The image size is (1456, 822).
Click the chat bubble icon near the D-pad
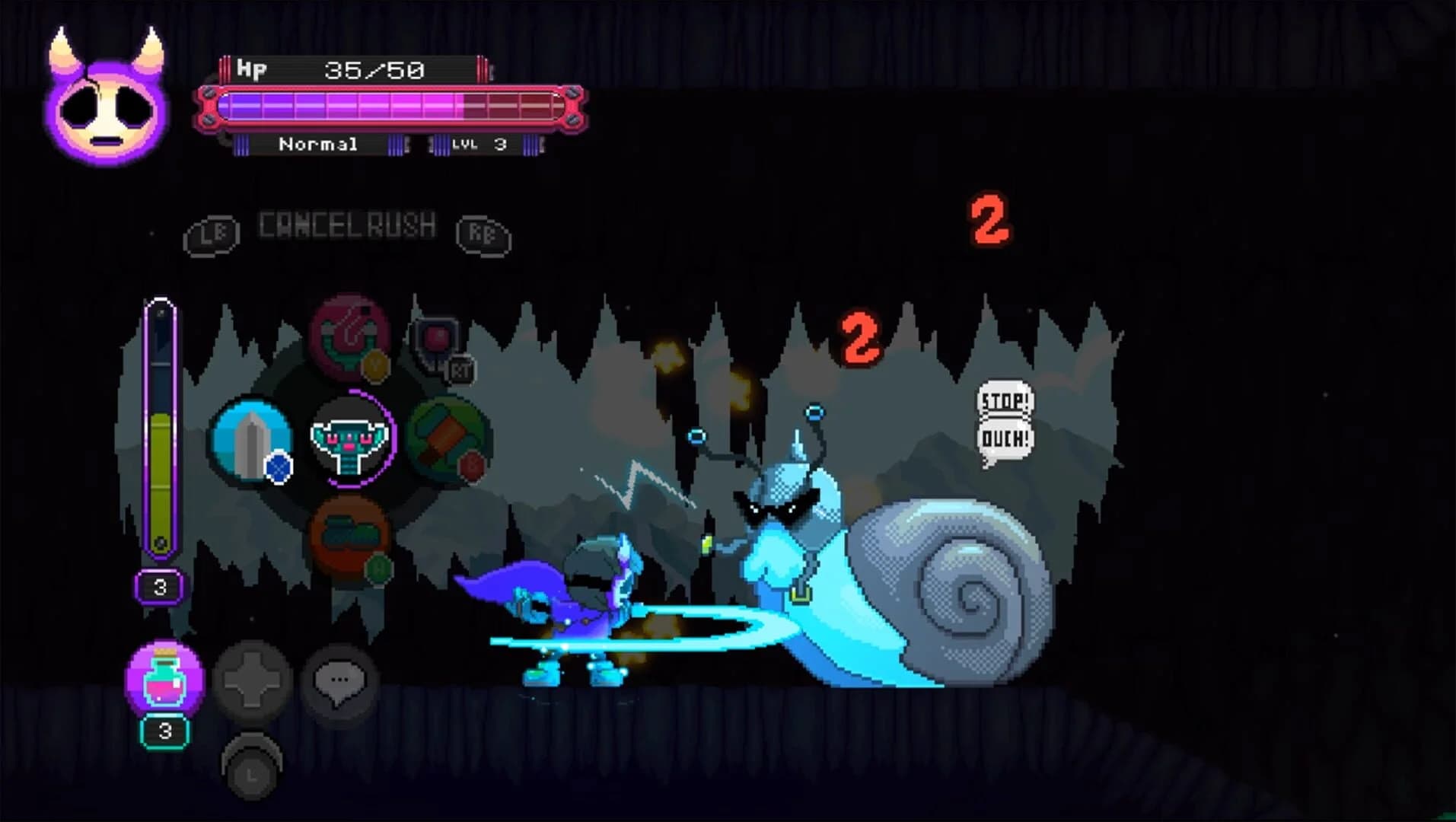[340, 681]
